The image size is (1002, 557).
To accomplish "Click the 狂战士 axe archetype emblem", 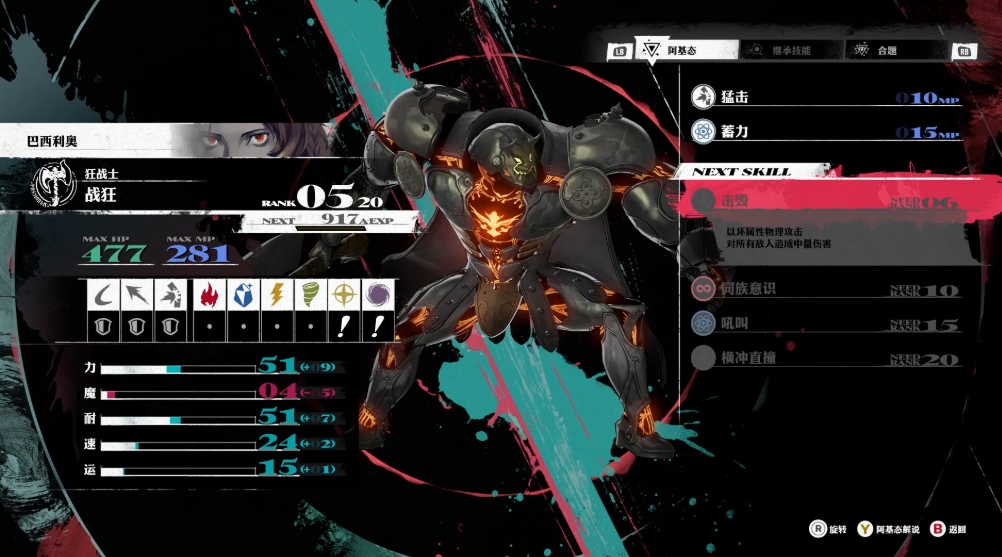I will [45, 187].
